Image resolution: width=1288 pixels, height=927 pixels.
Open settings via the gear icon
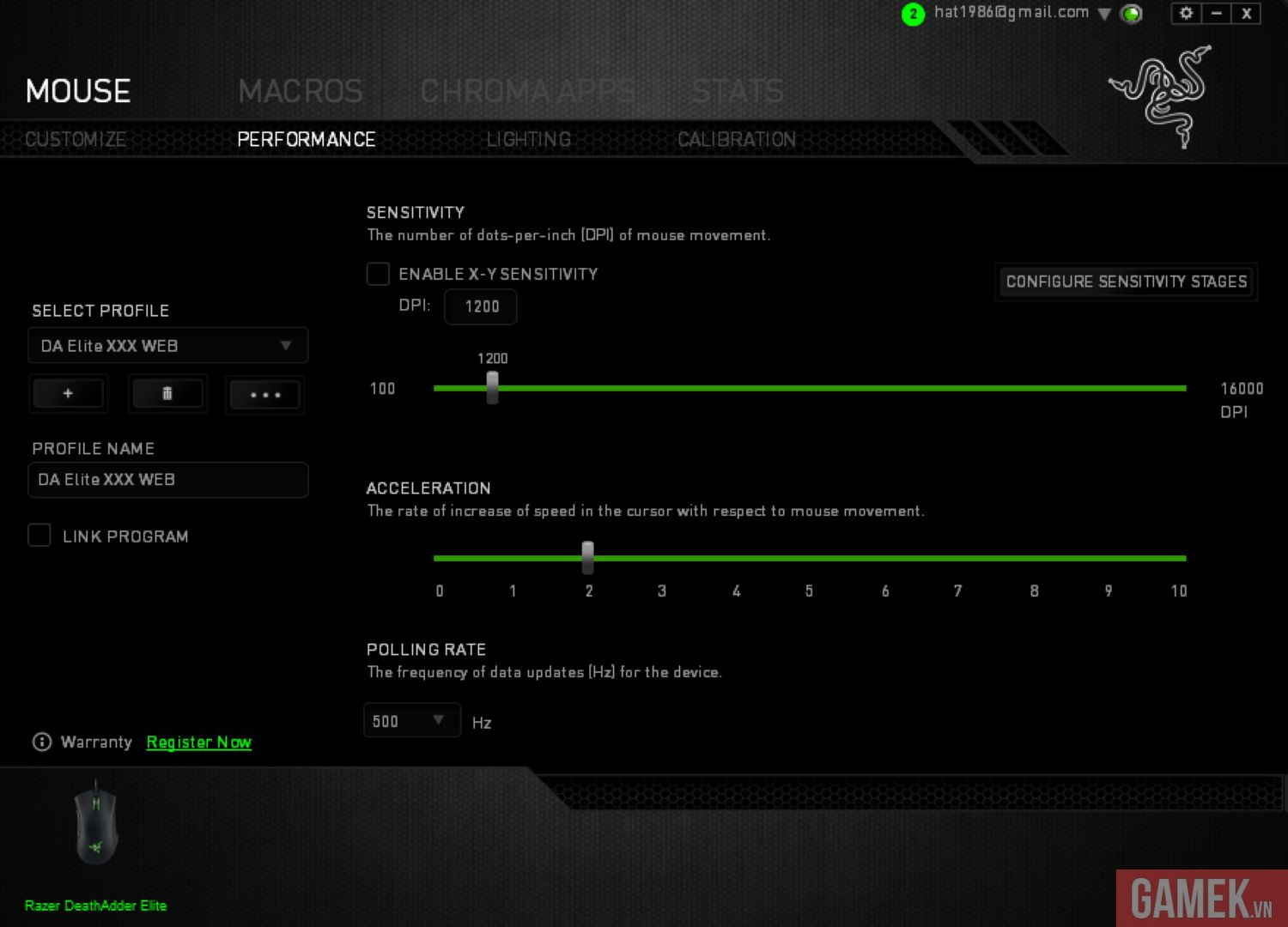(x=1186, y=13)
